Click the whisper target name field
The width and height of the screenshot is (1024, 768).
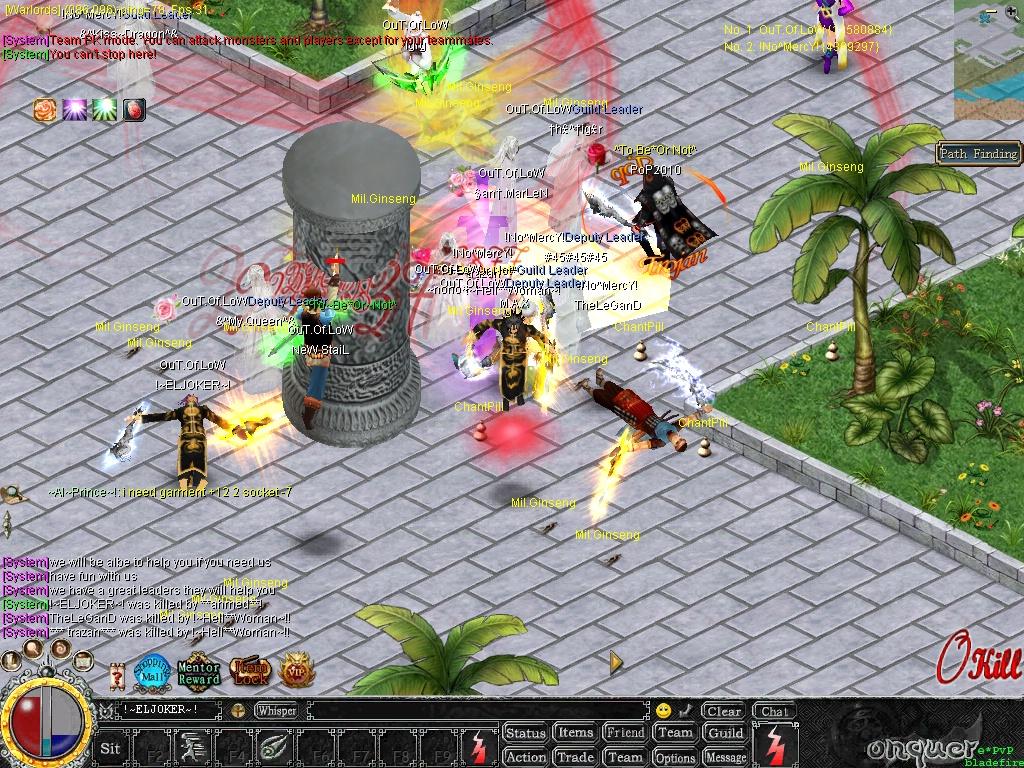tap(170, 711)
